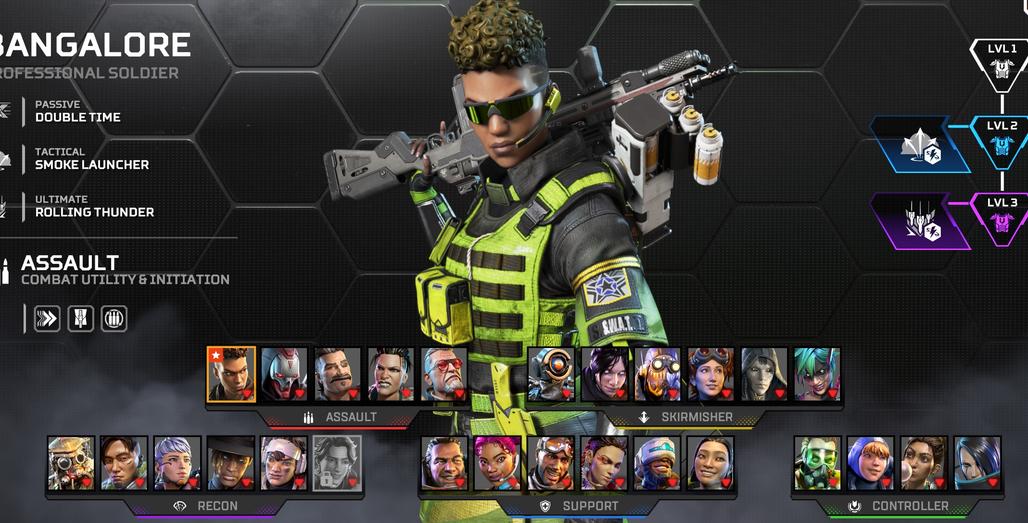Select Caustic from the Controller row

tap(818, 463)
